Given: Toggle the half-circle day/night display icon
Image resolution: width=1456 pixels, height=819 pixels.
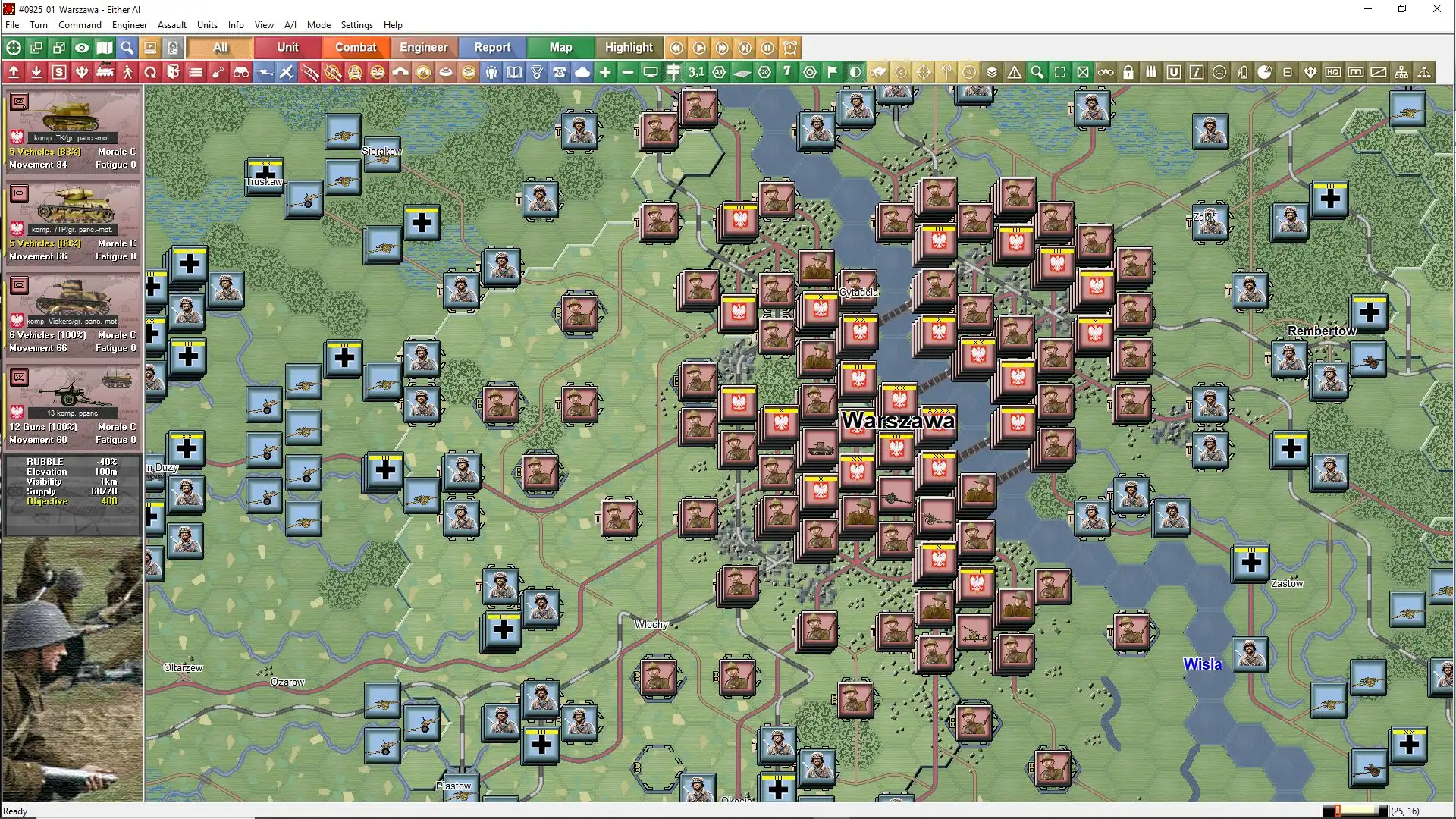Looking at the screenshot, I should (x=855, y=72).
